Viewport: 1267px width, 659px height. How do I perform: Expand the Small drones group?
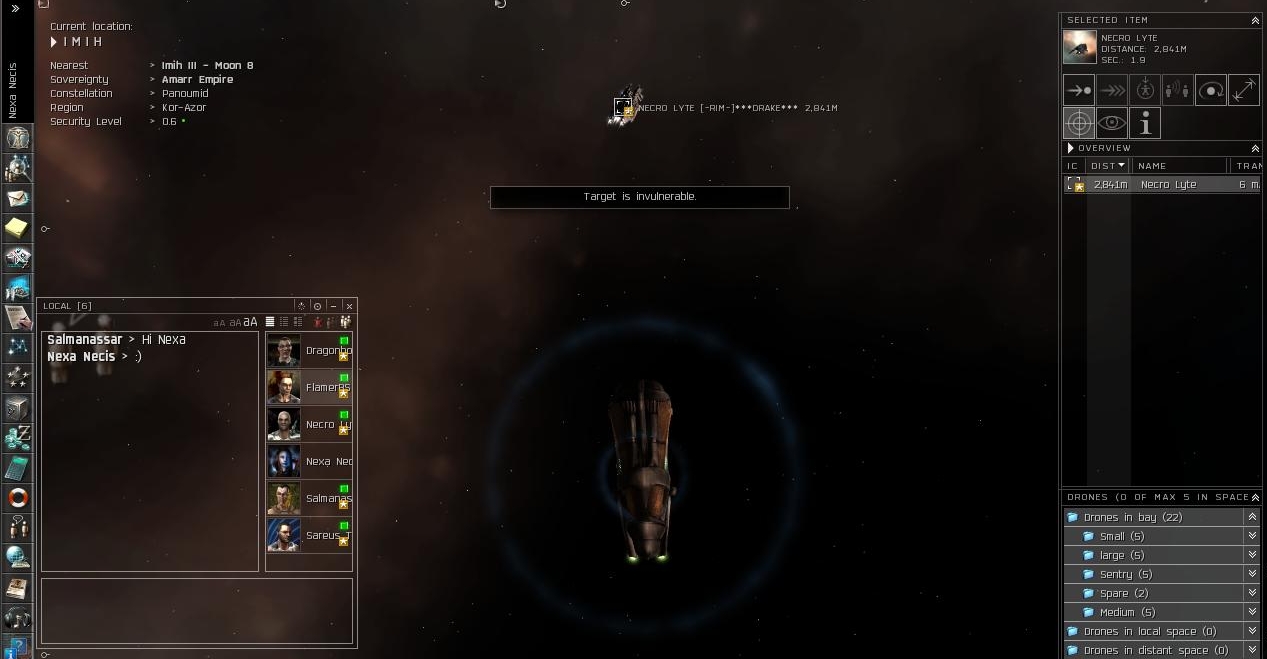point(1252,536)
